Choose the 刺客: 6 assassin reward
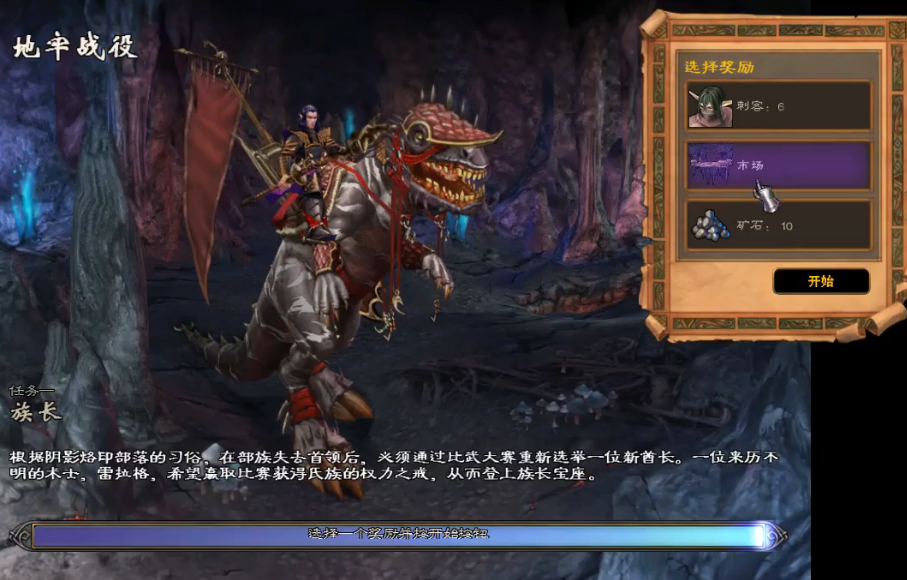907x580 pixels. pos(777,106)
